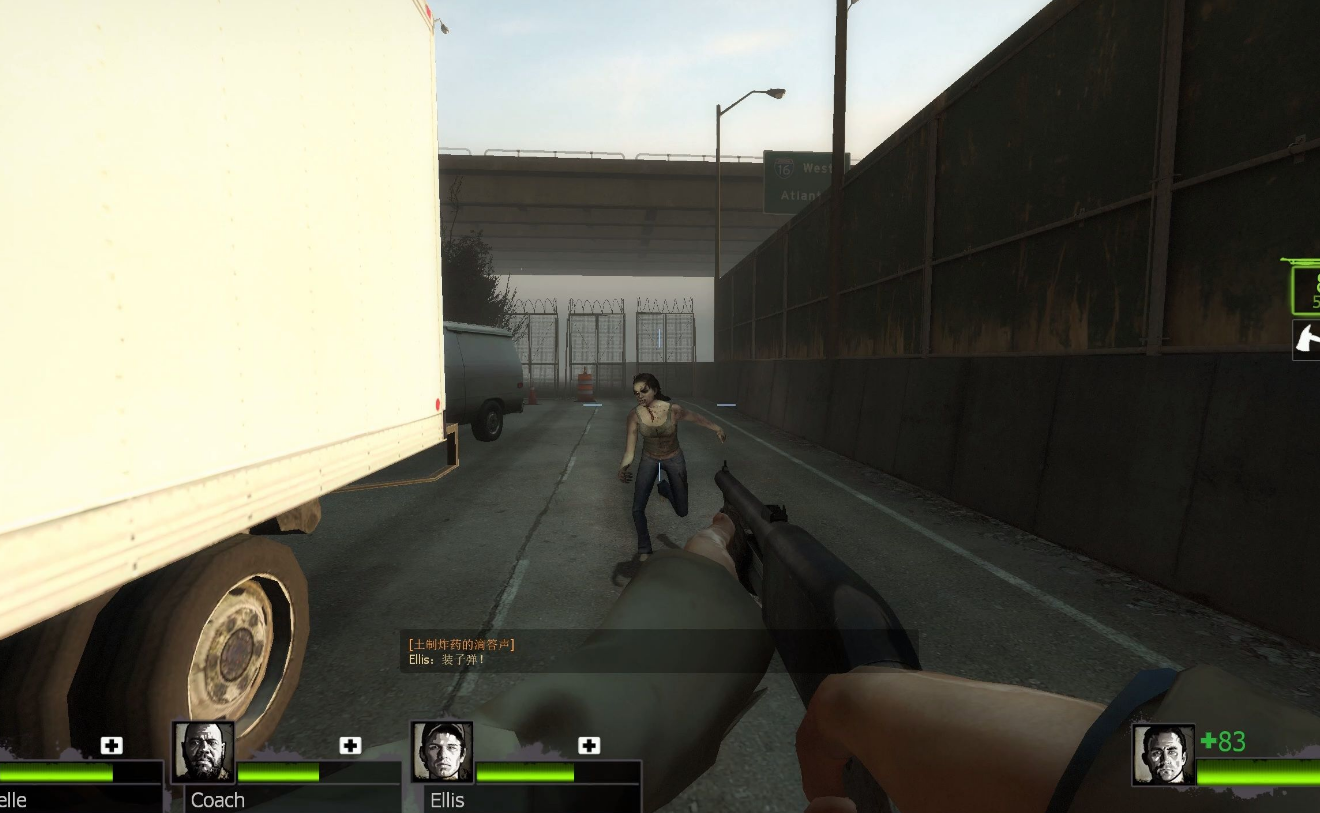Click Rochelle's first aid kit icon
This screenshot has width=1320, height=813.
(x=111, y=745)
